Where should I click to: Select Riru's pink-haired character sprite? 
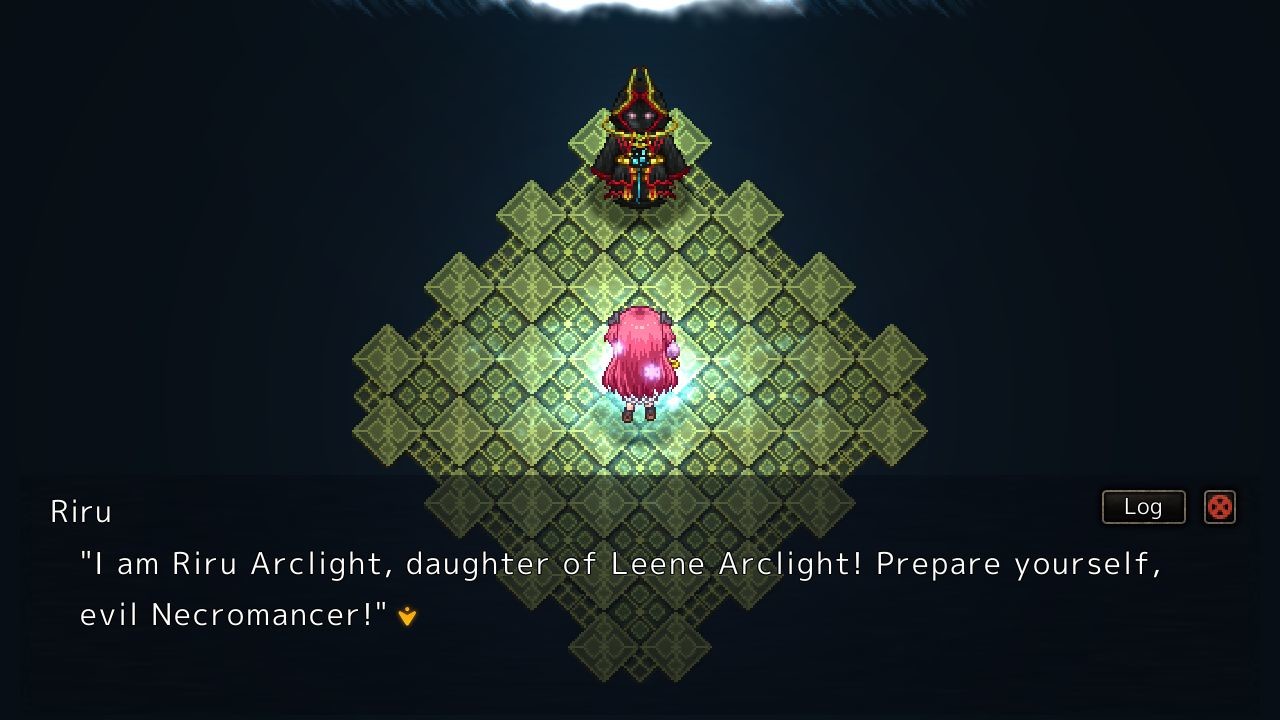coord(640,360)
